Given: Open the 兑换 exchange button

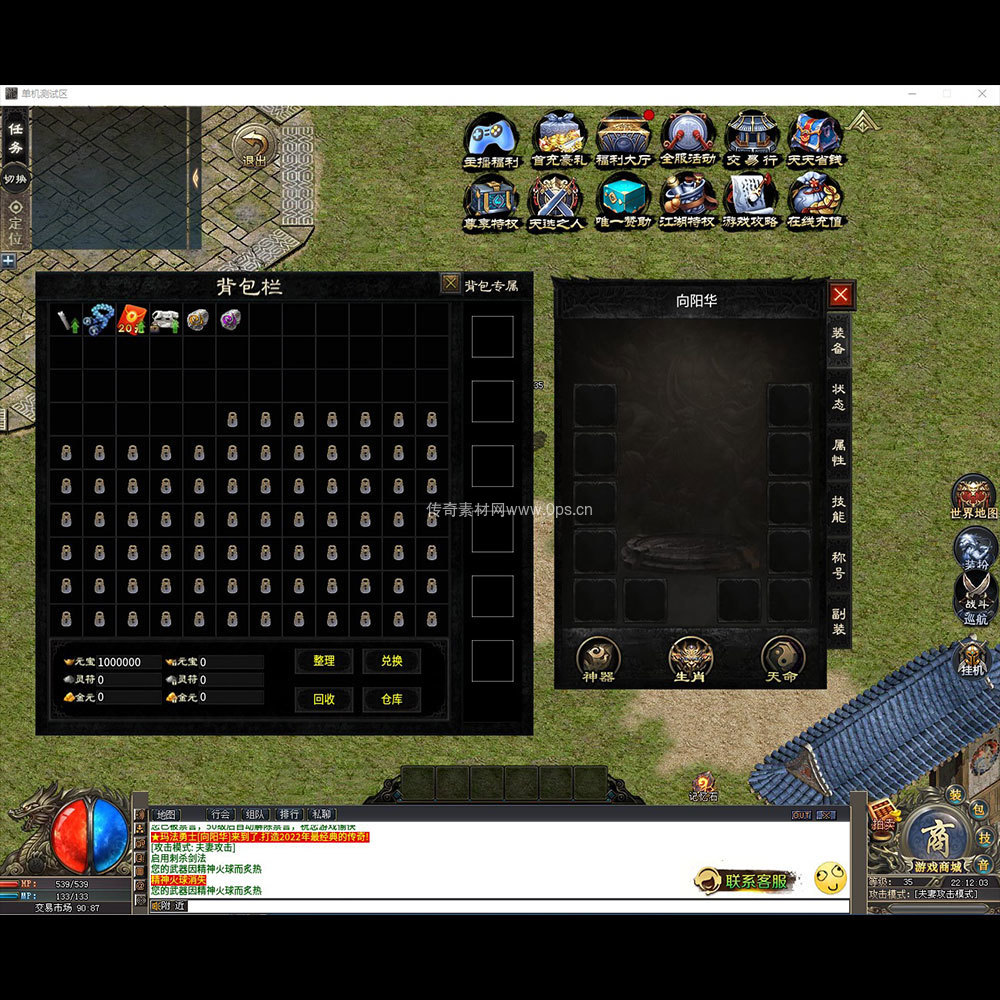Looking at the screenshot, I should (391, 661).
